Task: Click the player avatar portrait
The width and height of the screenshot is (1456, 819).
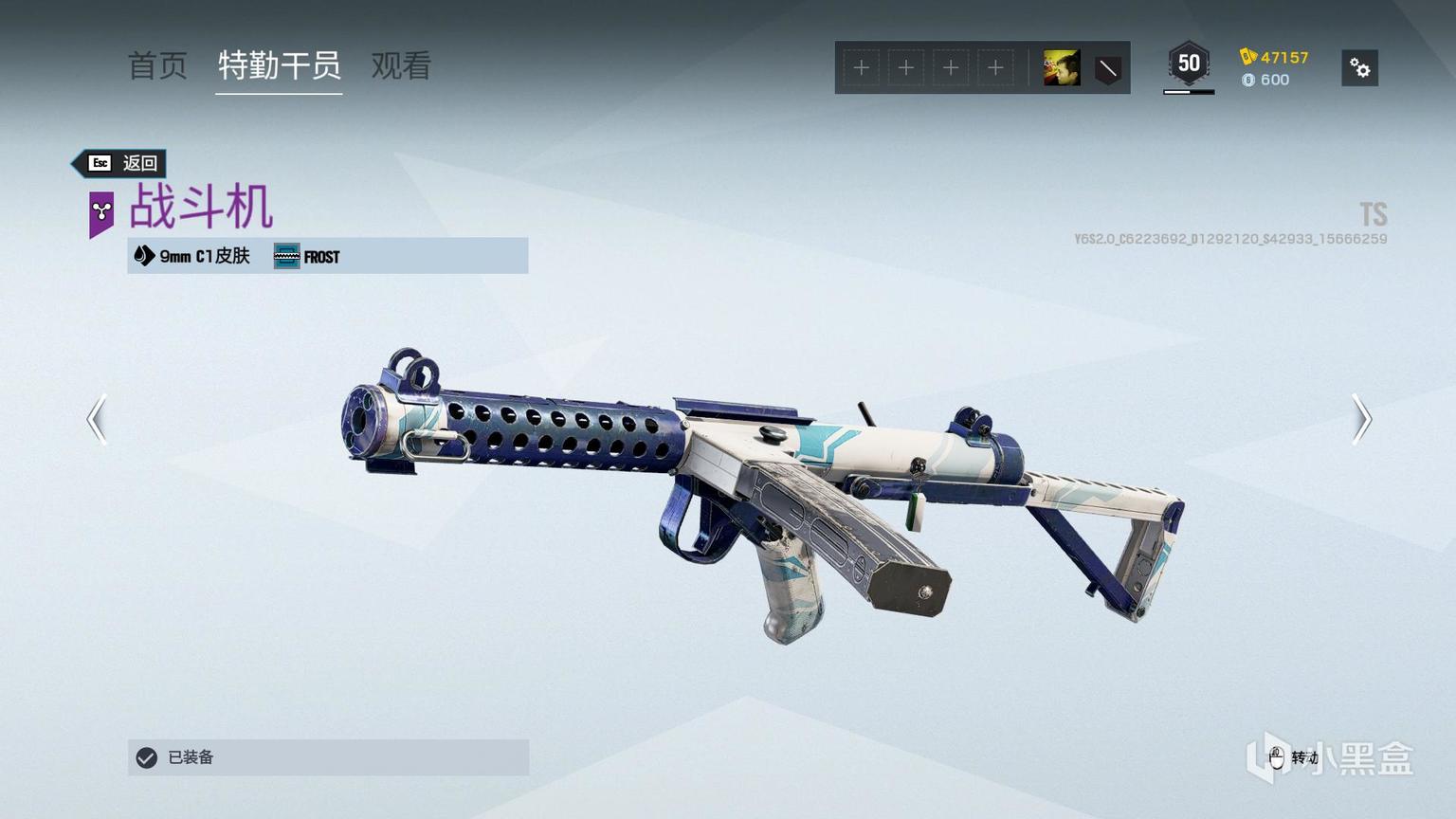Action: point(1062,68)
